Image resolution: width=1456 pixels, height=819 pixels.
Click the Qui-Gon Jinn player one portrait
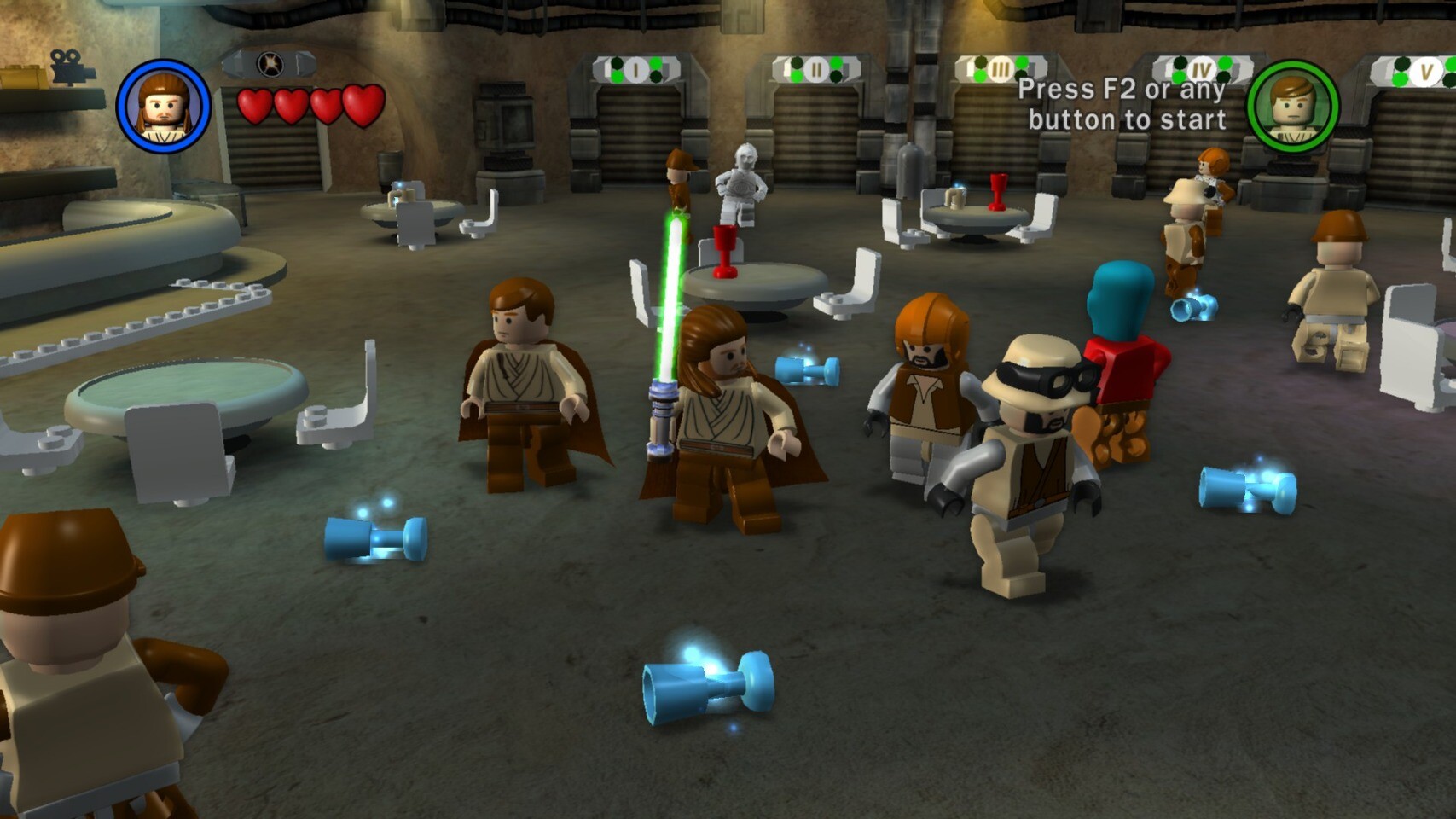pyautogui.click(x=163, y=107)
